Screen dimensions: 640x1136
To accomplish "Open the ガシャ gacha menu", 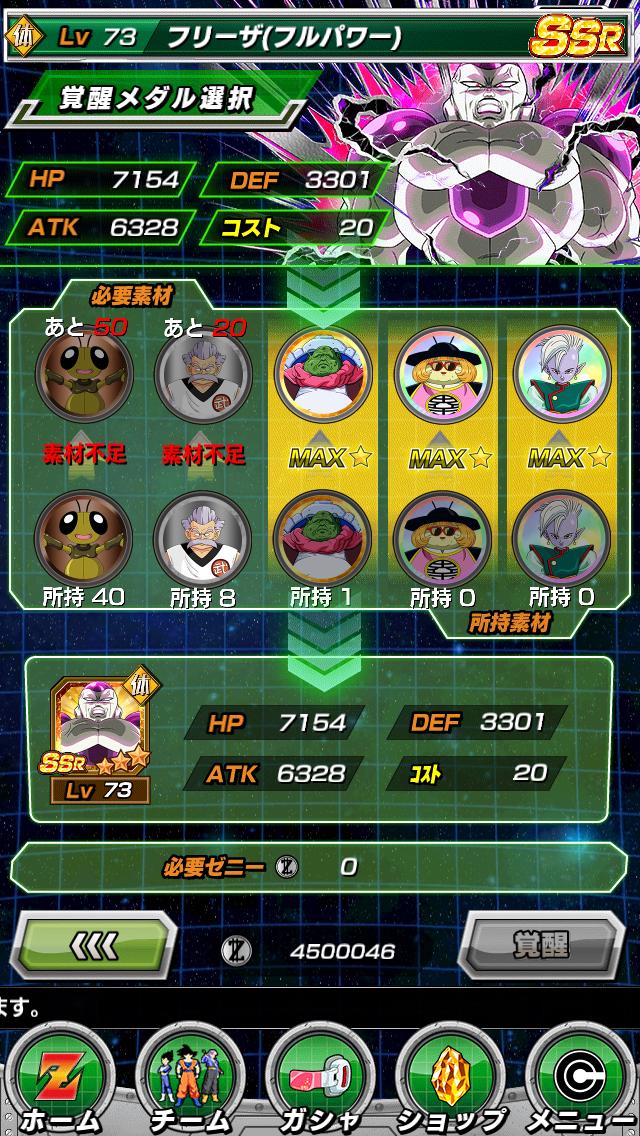I will coord(320,1078).
